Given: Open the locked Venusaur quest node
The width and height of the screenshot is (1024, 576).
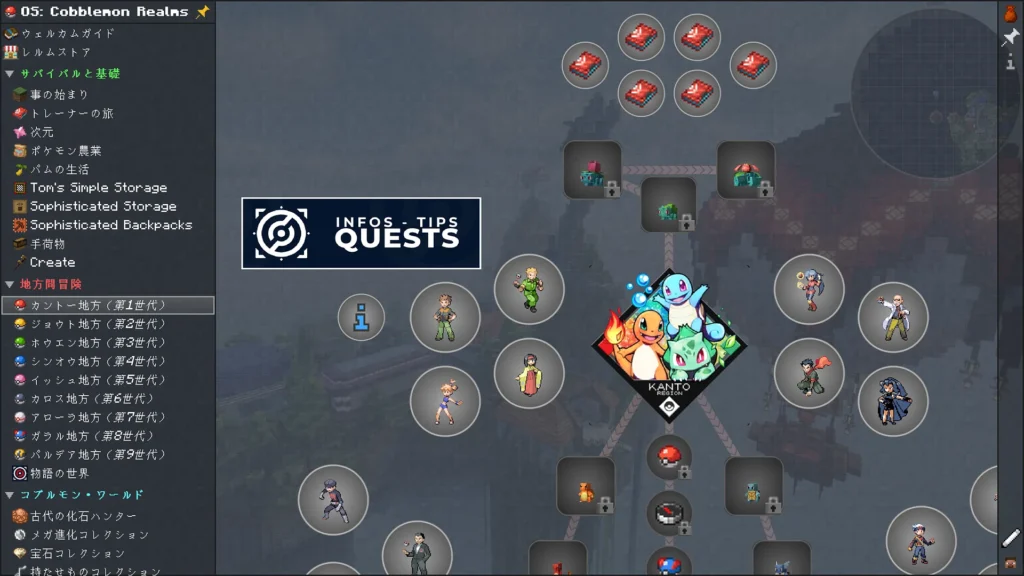Looking at the screenshot, I should [746, 170].
